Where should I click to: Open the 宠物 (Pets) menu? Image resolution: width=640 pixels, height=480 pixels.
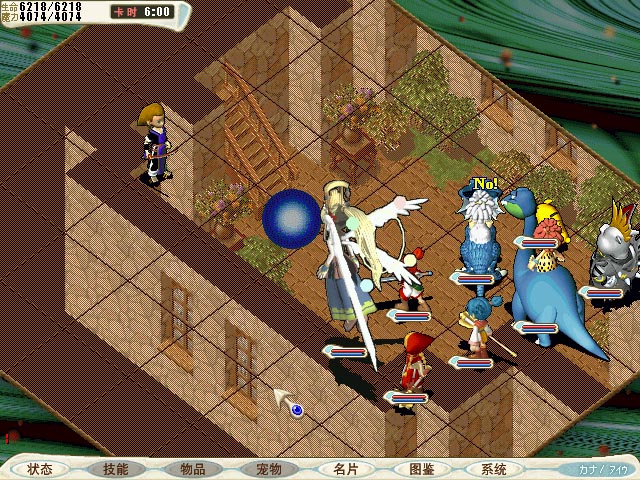(x=268, y=469)
